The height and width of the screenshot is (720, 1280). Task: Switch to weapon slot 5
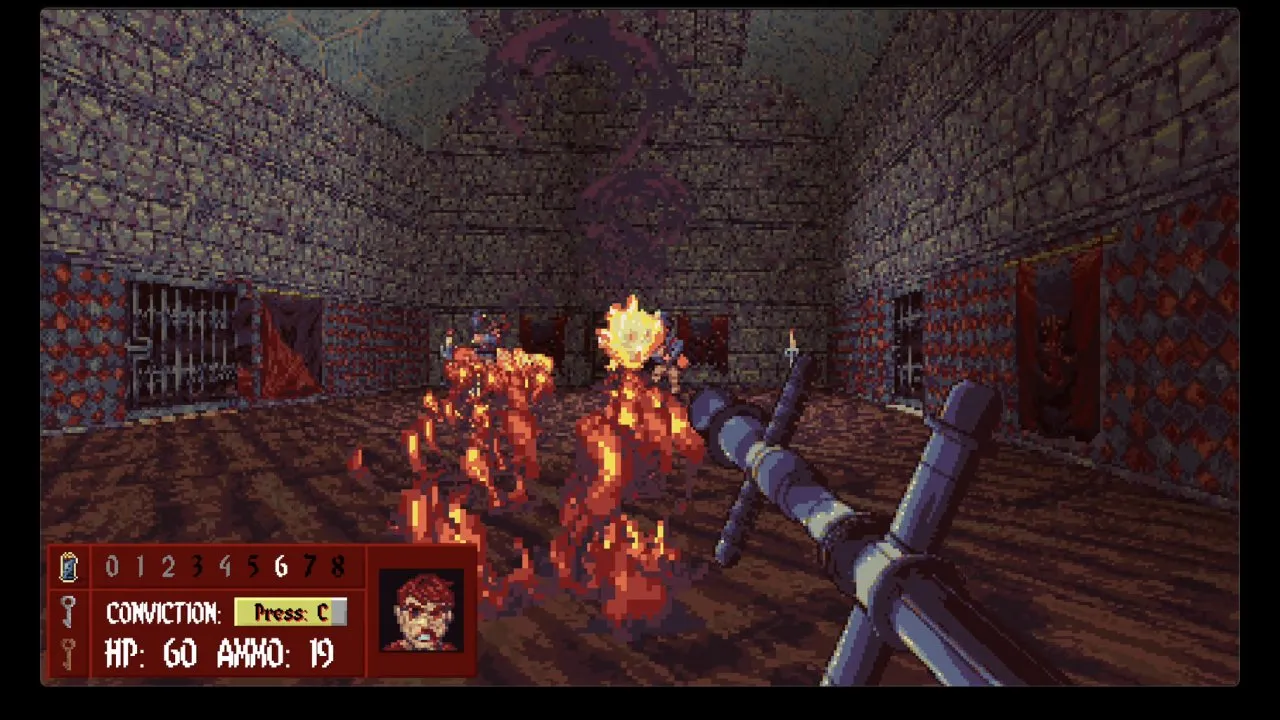pos(253,567)
